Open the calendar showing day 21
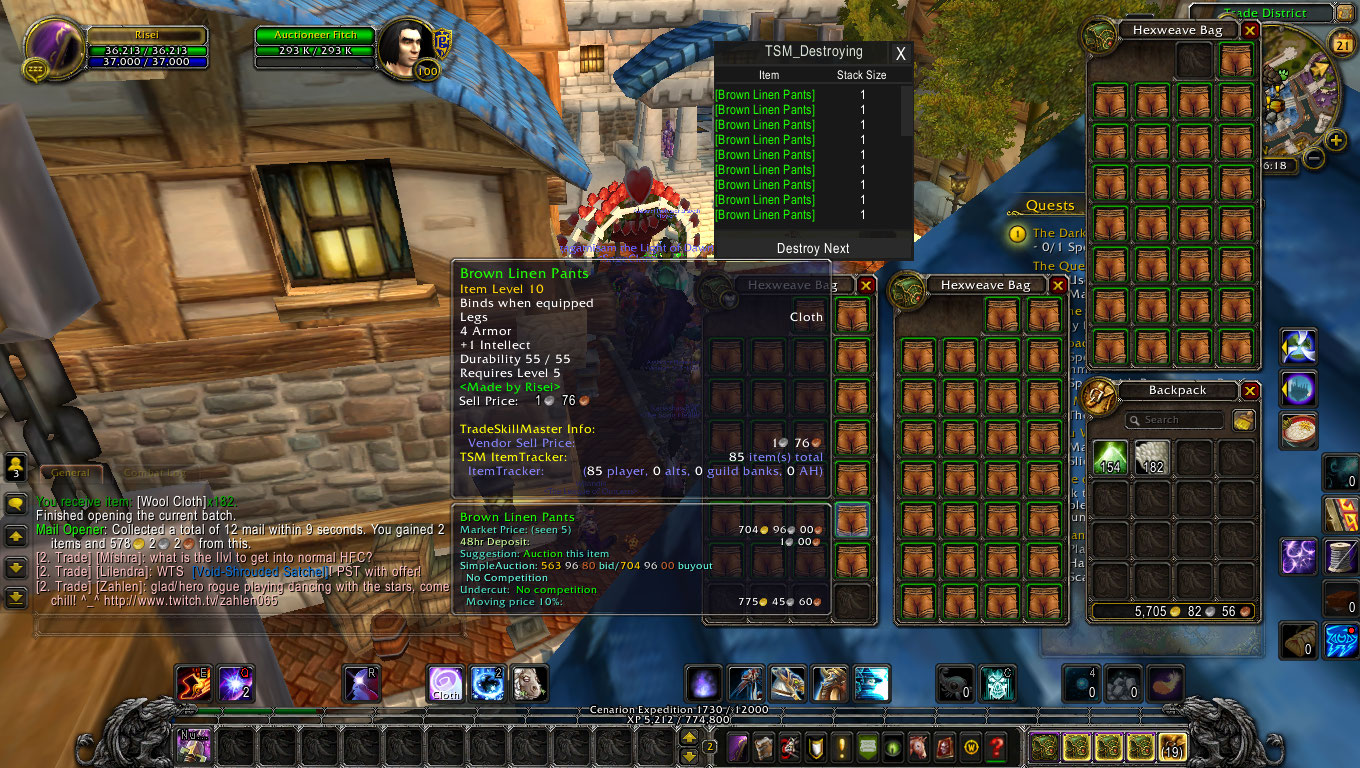This screenshot has width=1360, height=768. coord(1342,43)
